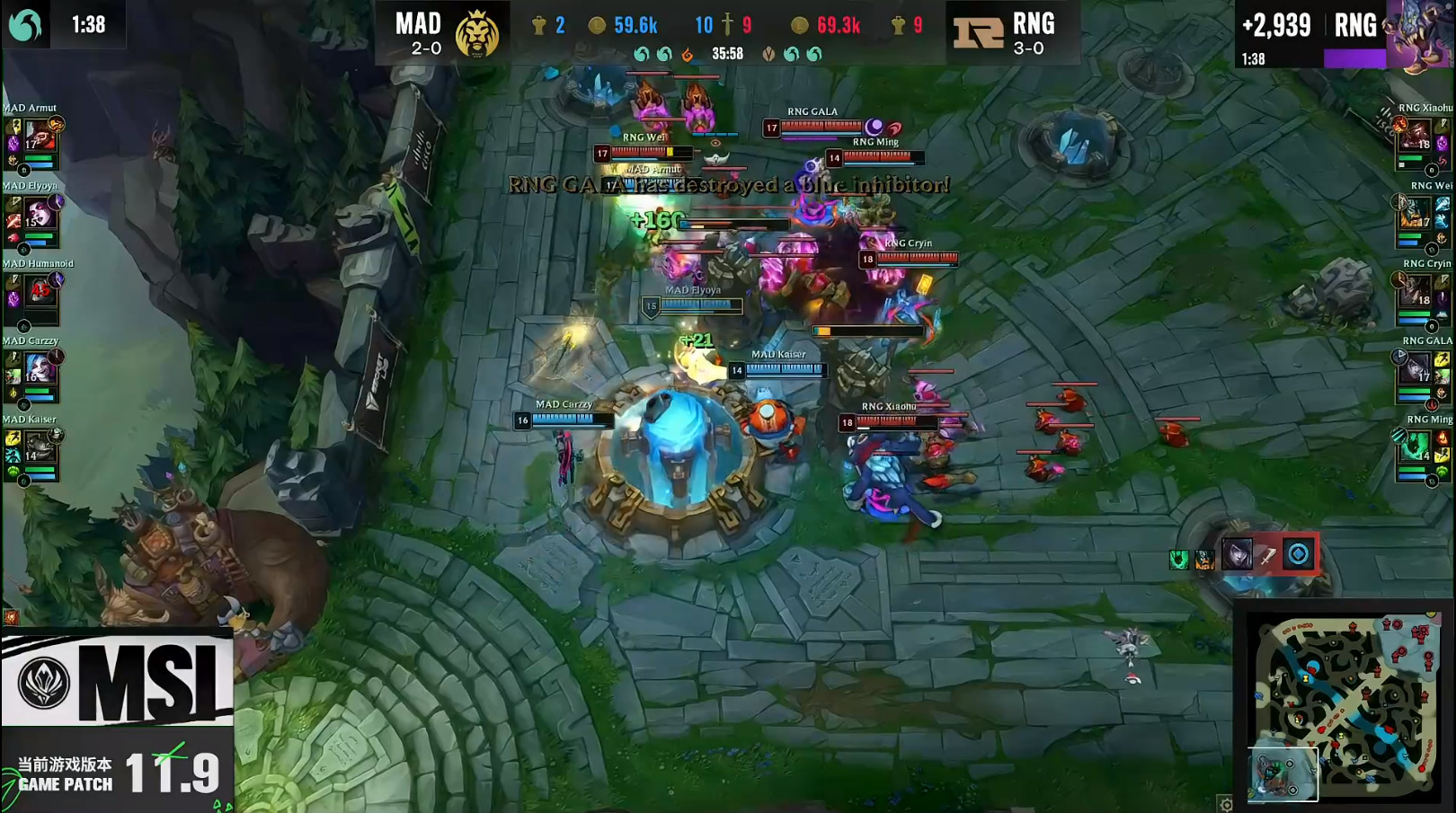Select MAD Elyoya's champion portrait
1456x813 pixels.
click(x=40, y=215)
